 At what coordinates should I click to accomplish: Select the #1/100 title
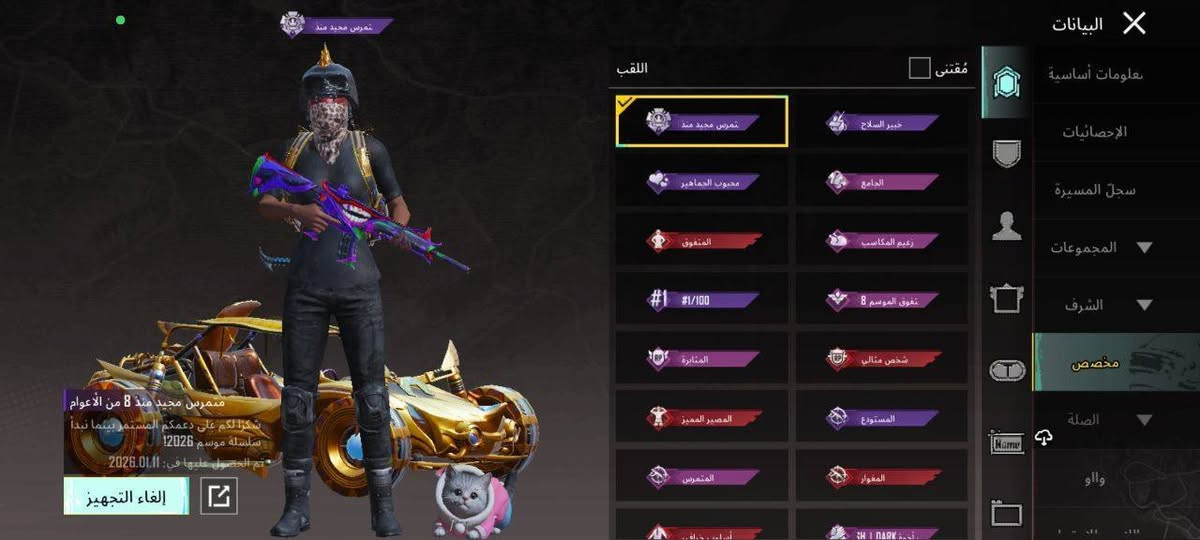(702, 299)
